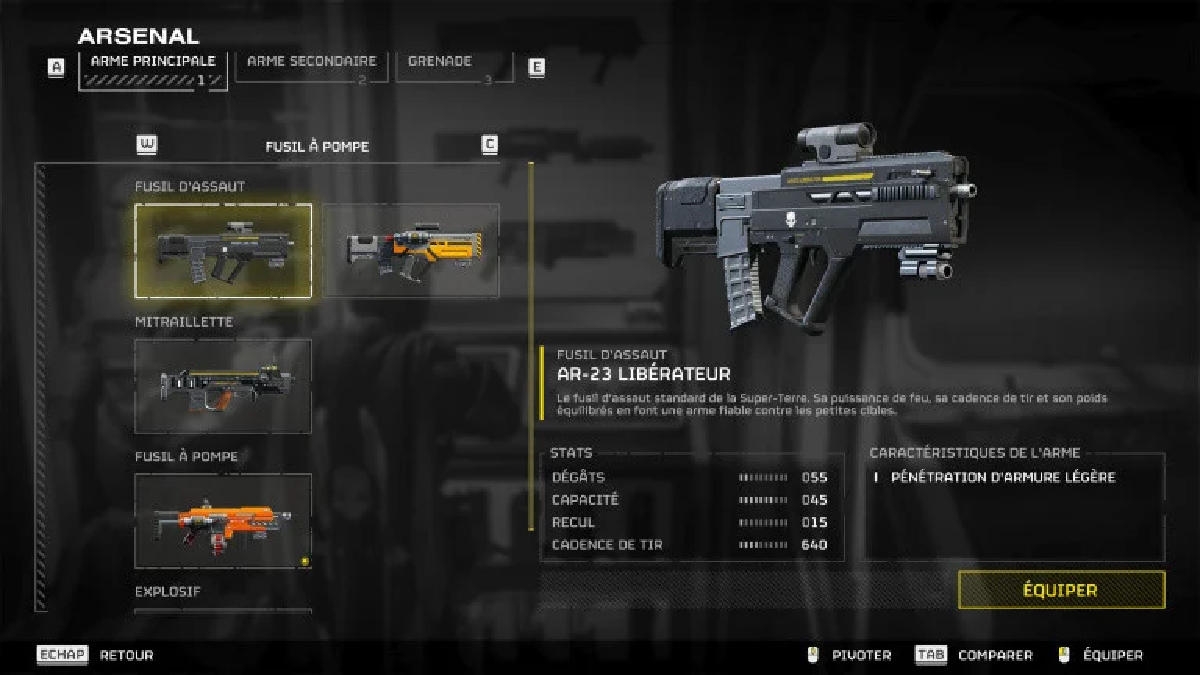The width and height of the screenshot is (1200, 675).
Task: Select the Grenade tab
Action: coord(454,66)
